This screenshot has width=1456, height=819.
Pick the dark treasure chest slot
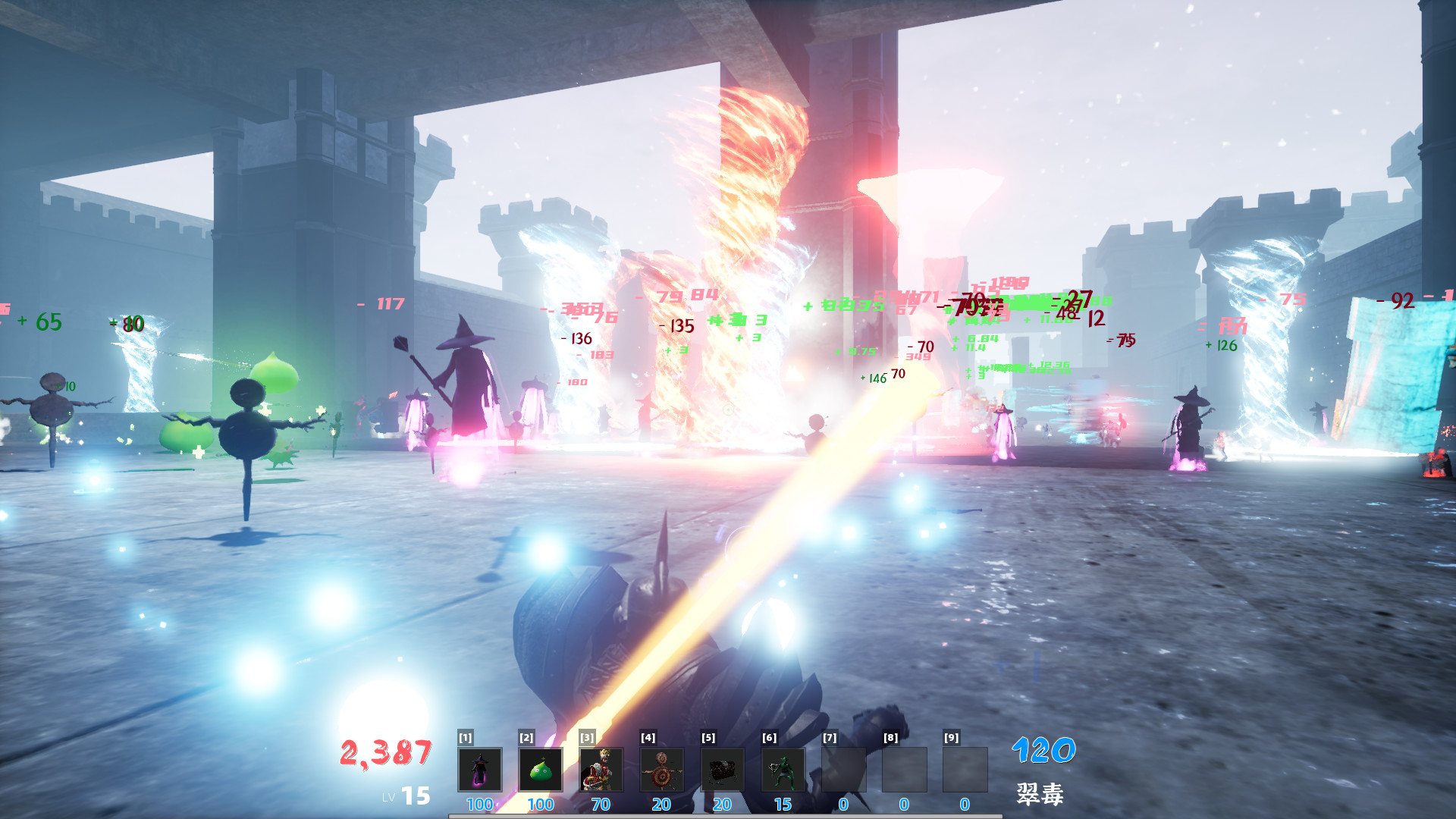(722, 770)
